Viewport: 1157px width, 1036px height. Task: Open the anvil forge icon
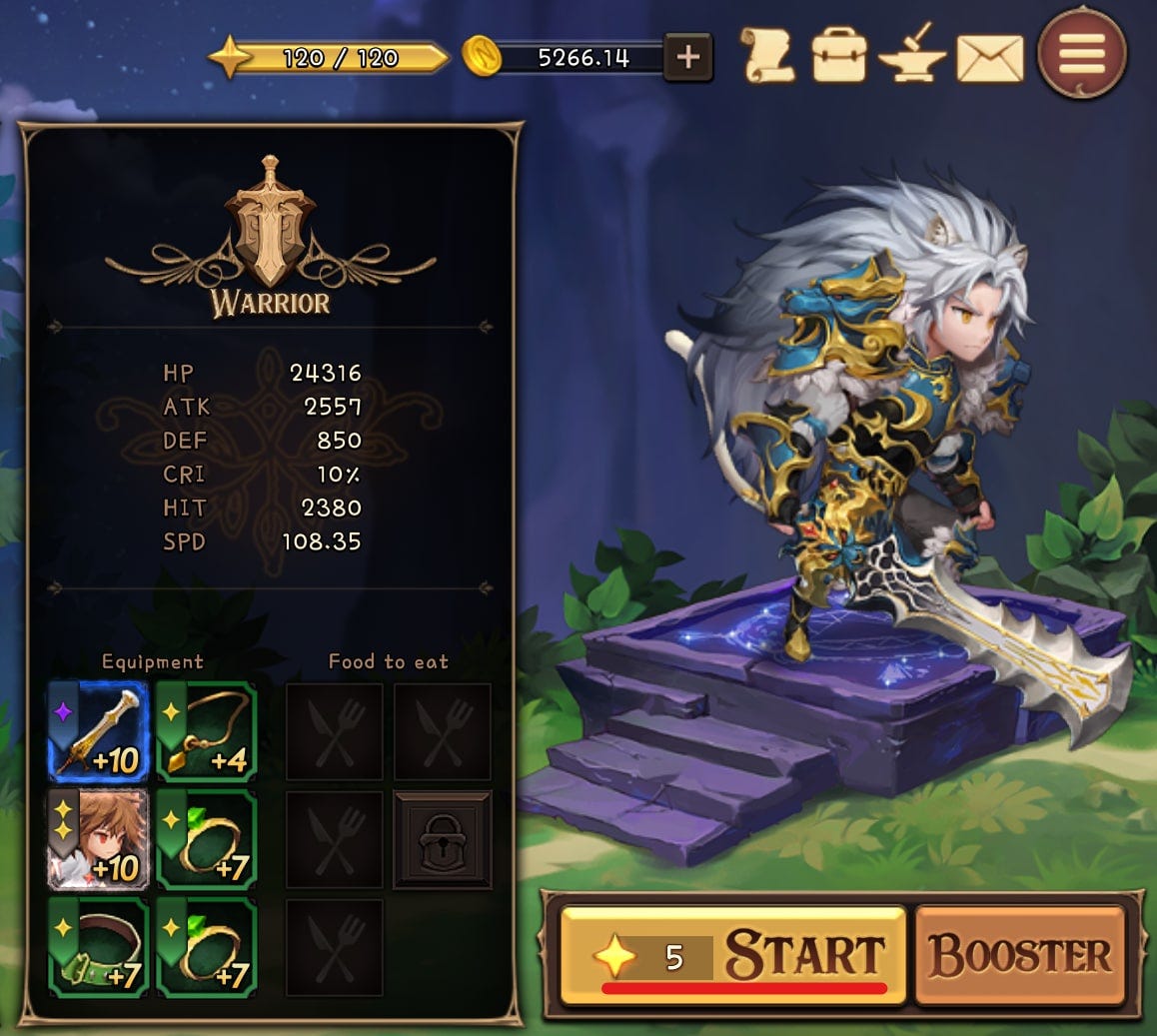coord(911,57)
